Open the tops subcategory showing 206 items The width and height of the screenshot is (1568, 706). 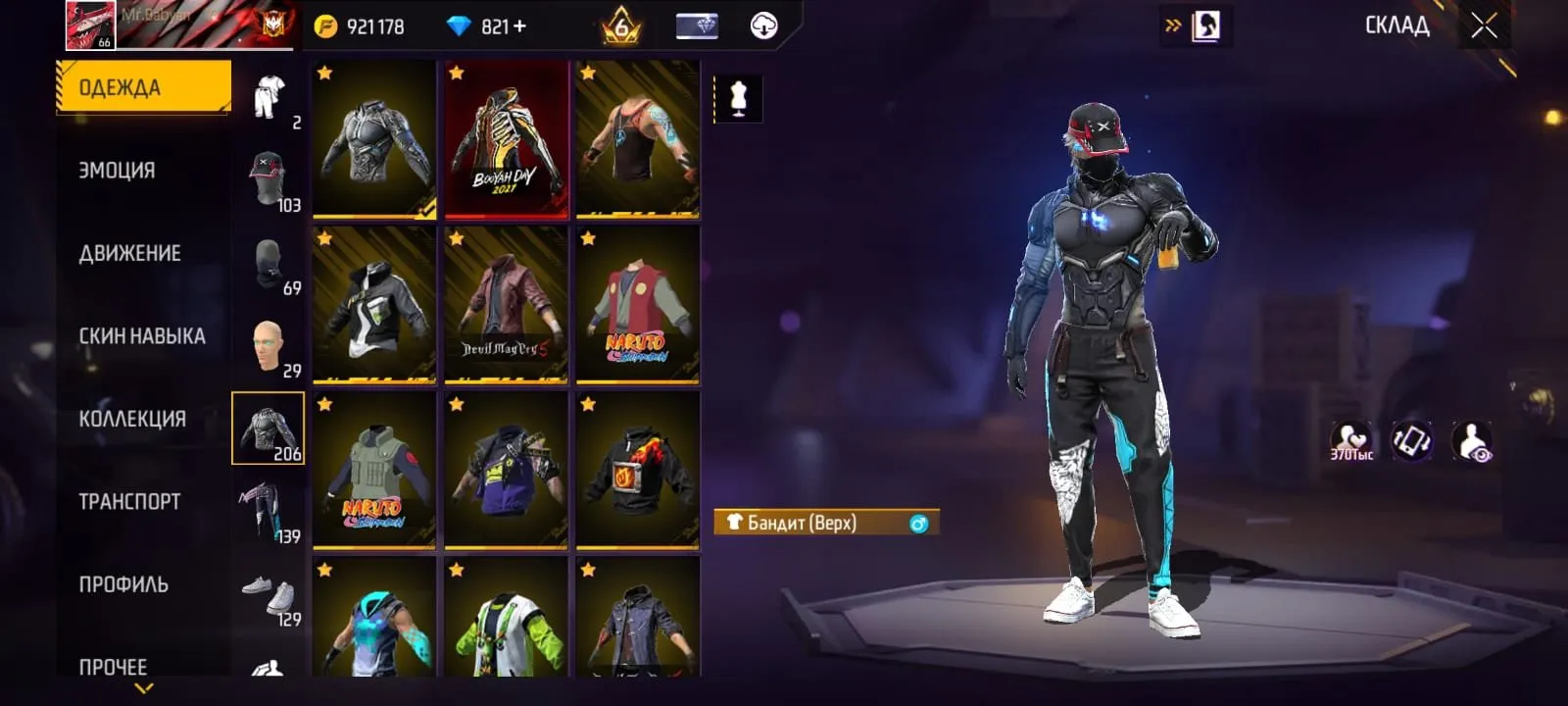click(269, 429)
